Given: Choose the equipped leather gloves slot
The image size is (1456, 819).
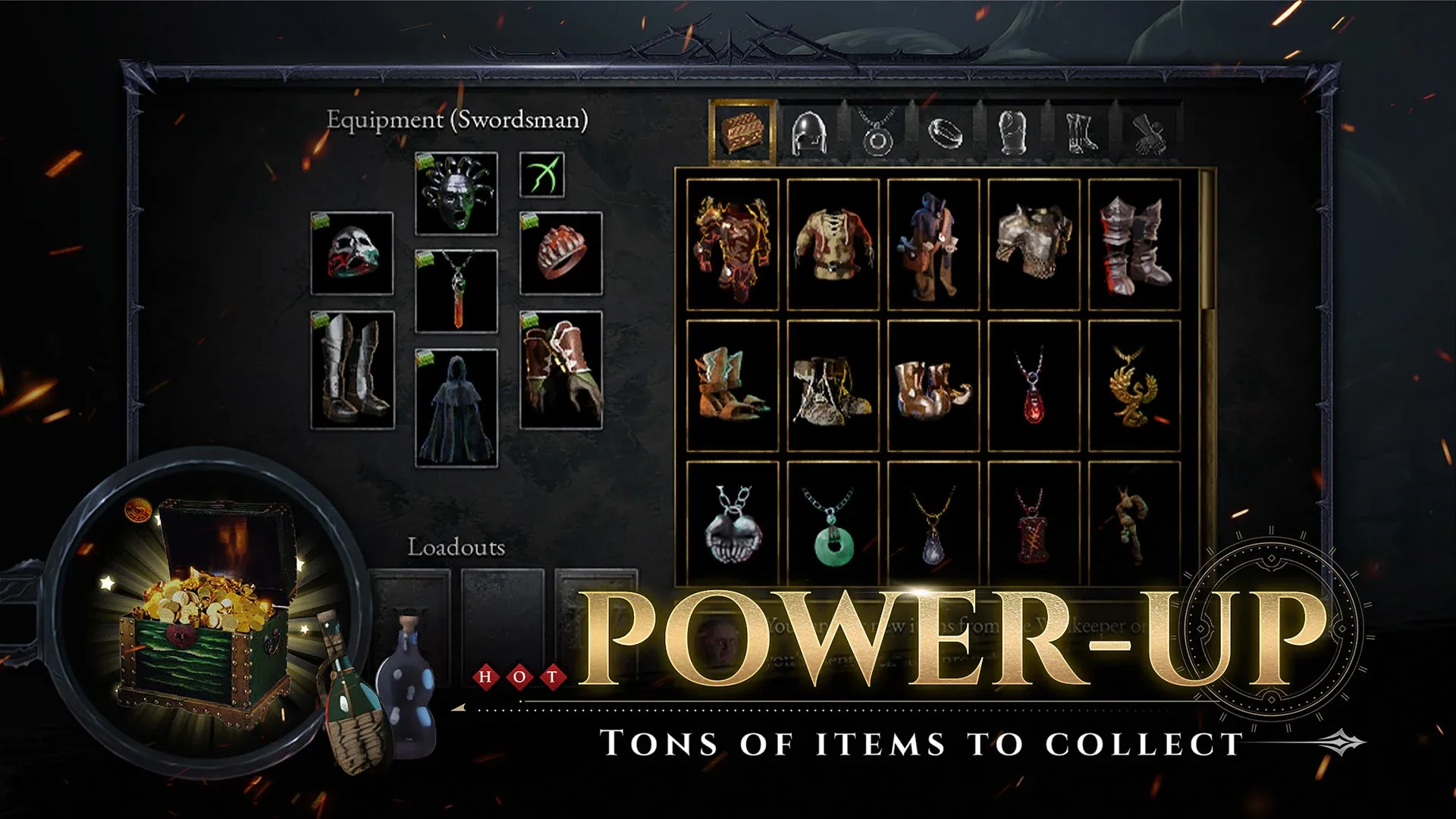Looking at the screenshot, I should 561,370.
